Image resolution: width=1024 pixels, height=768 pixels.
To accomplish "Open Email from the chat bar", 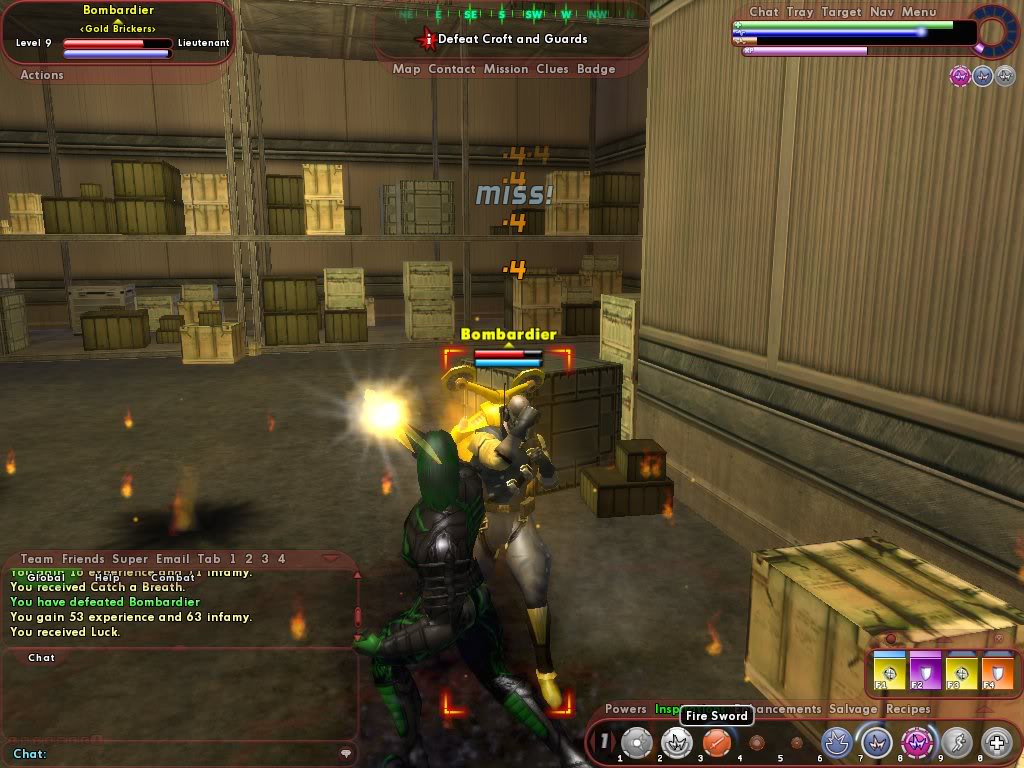I will coord(167,559).
